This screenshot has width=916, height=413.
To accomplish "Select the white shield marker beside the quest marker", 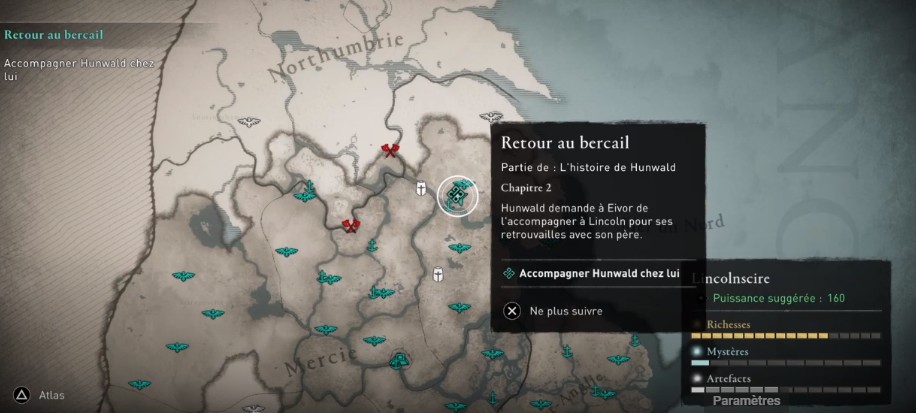I will [x=422, y=188].
